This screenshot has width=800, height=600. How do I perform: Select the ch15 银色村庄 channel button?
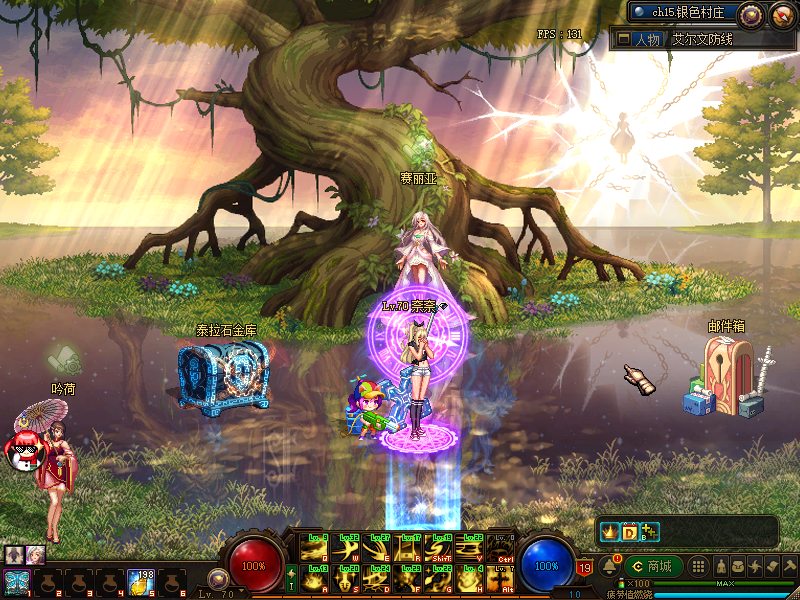[x=683, y=13]
